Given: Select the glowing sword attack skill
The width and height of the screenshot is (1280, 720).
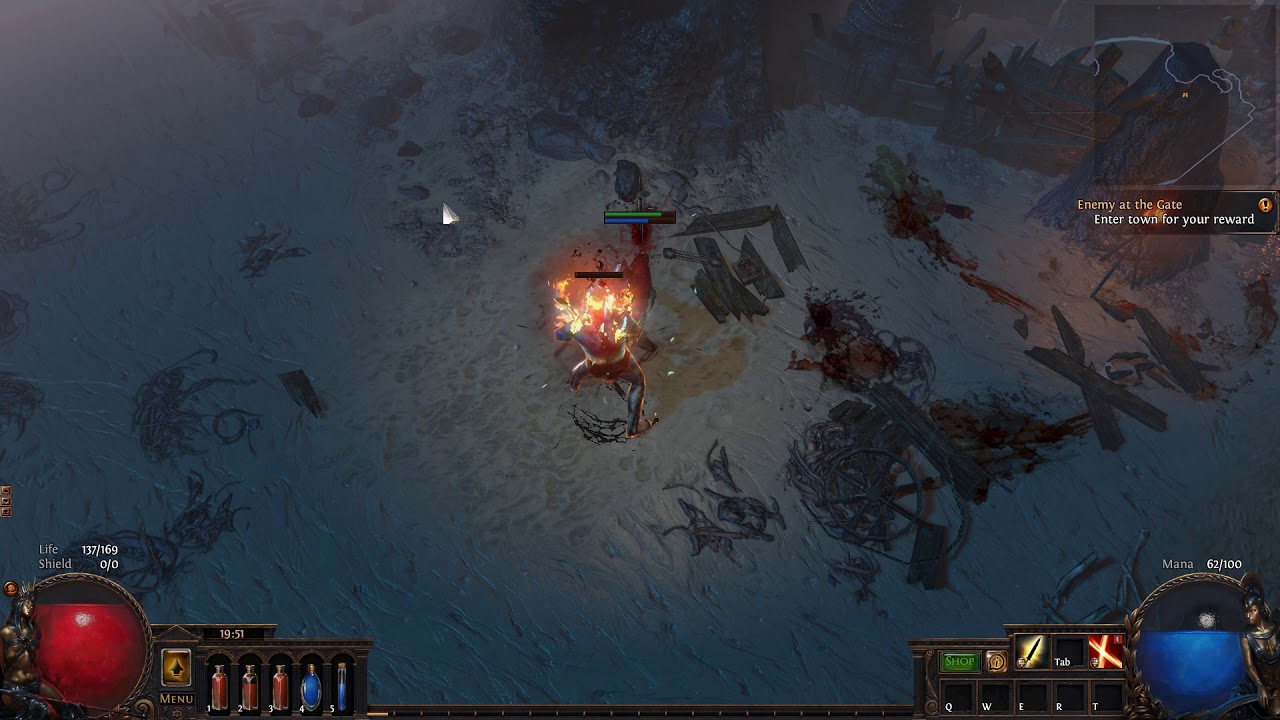Looking at the screenshot, I should click(1030, 652).
